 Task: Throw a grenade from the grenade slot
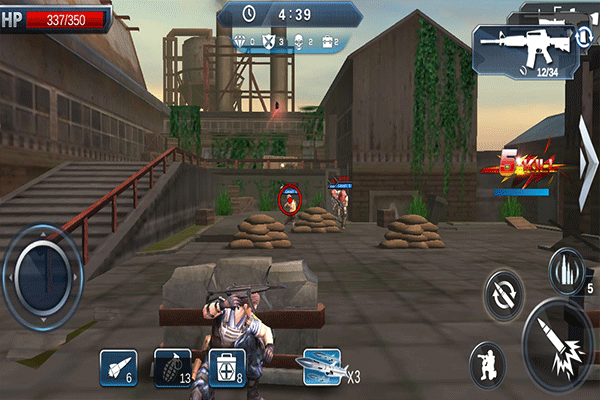pyautogui.click(x=171, y=368)
